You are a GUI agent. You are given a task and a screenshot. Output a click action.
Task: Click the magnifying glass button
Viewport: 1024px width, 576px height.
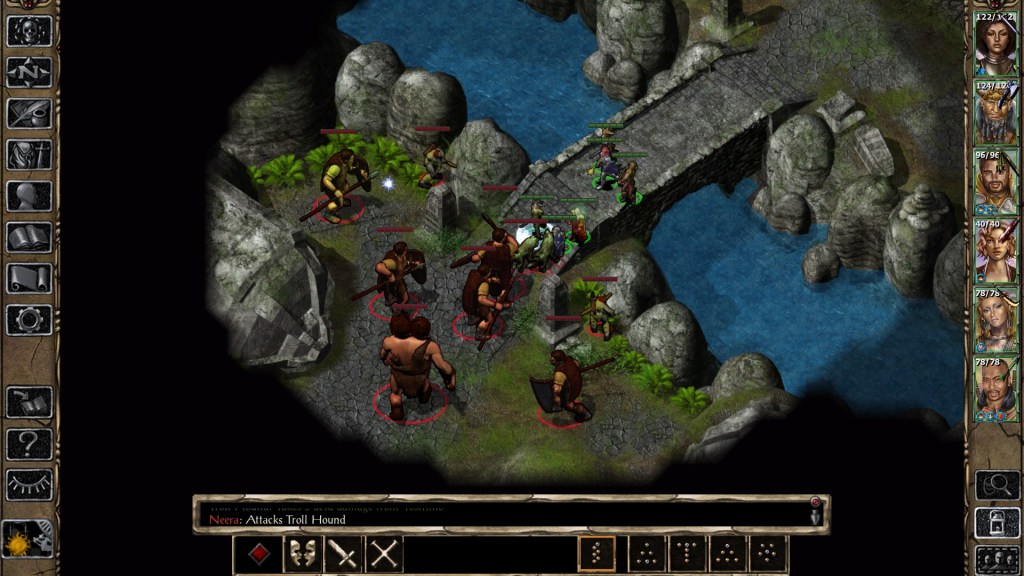[x=996, y=485]
